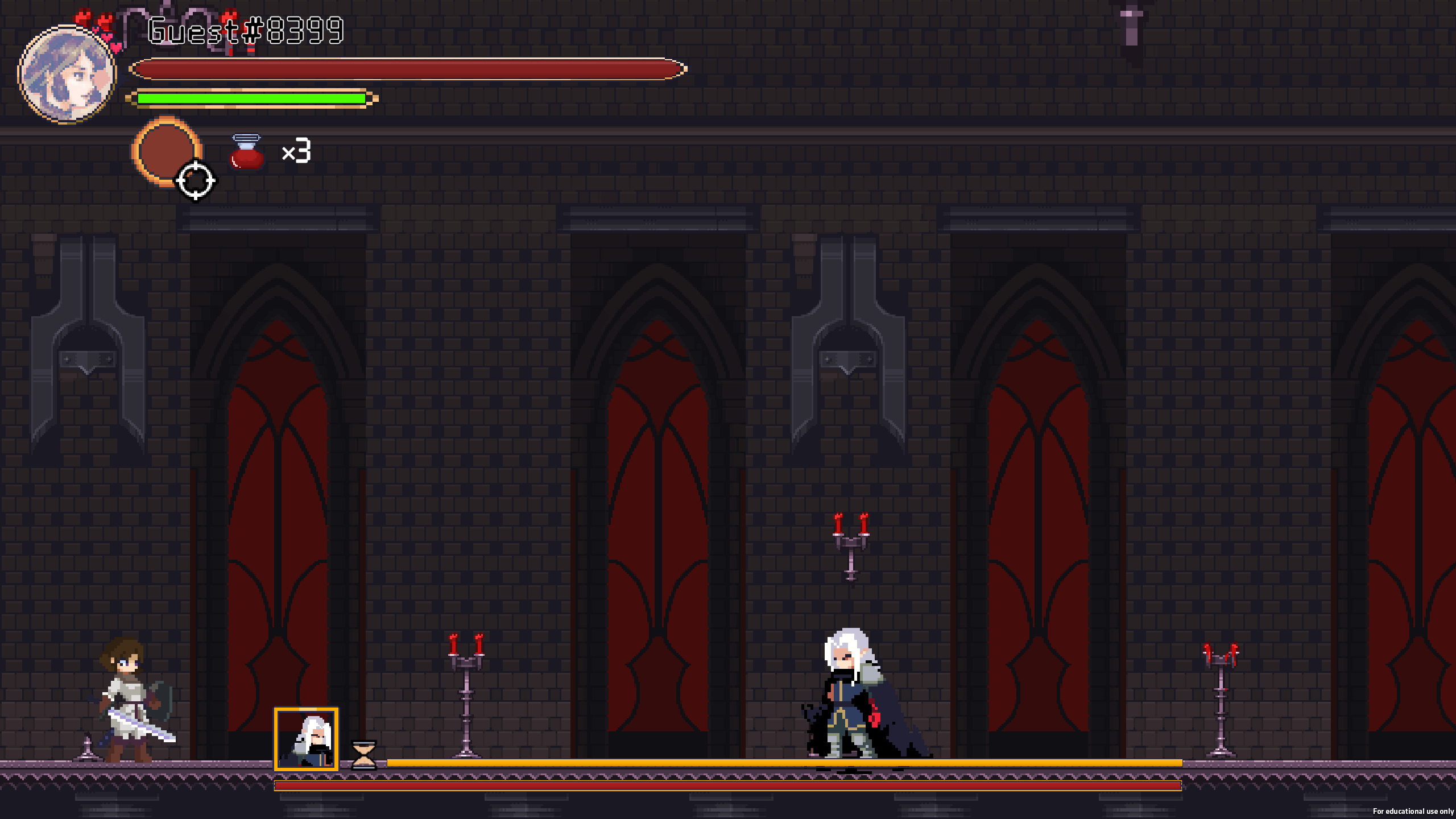This screenshot has height=819, width=1456.
Task: Click the hourglass timer icon
Action: pos(363,755)
